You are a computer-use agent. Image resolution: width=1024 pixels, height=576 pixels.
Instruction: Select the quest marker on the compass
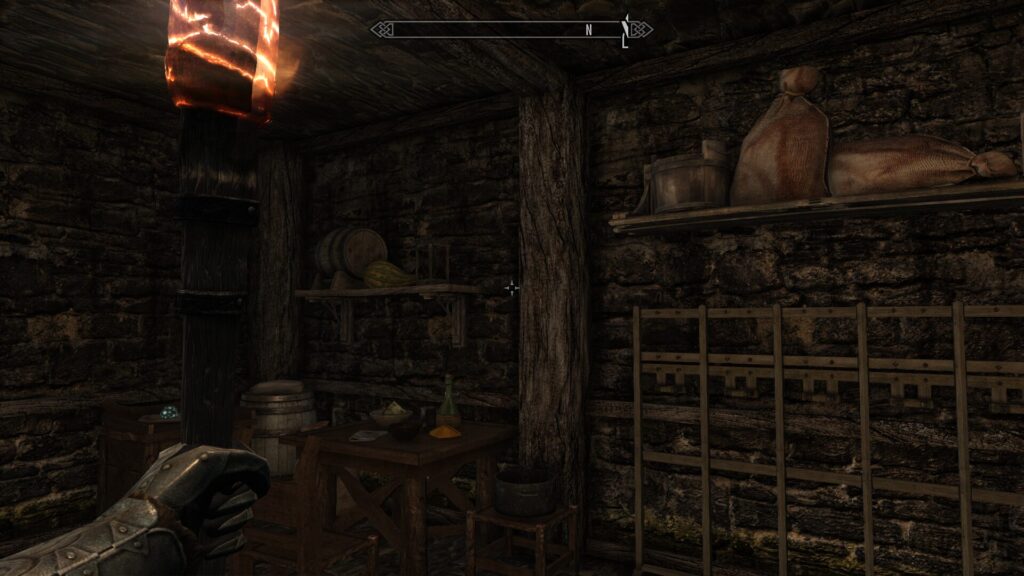point(626,31)
